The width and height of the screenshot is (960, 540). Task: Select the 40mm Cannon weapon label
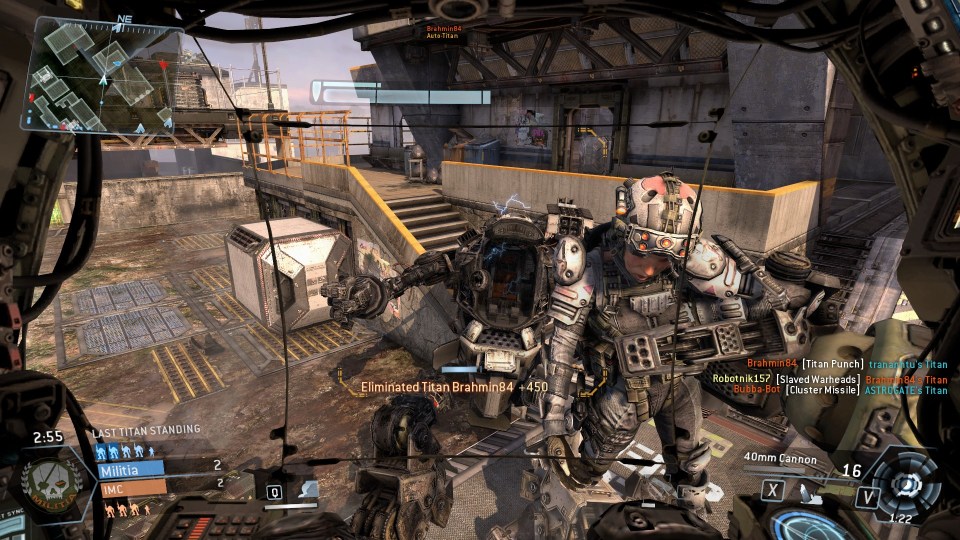coord(780,459)
